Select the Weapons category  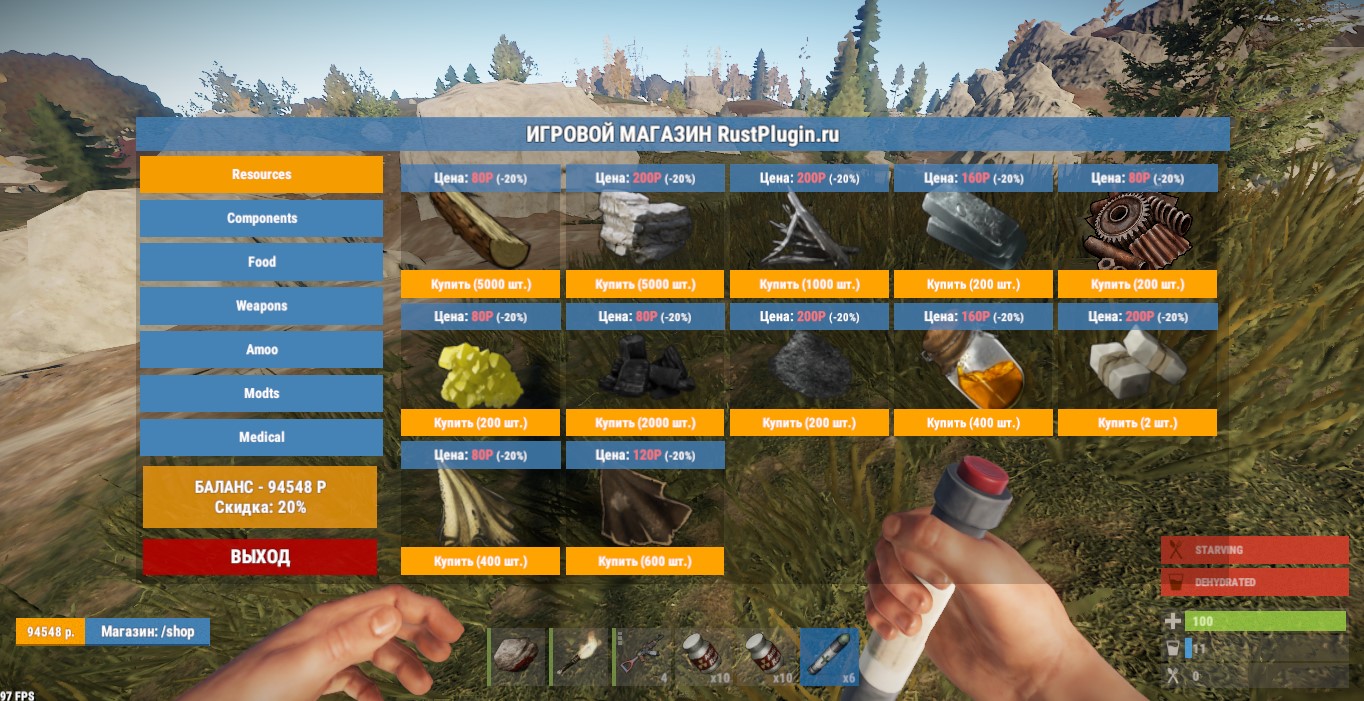(x=261, y=306)
